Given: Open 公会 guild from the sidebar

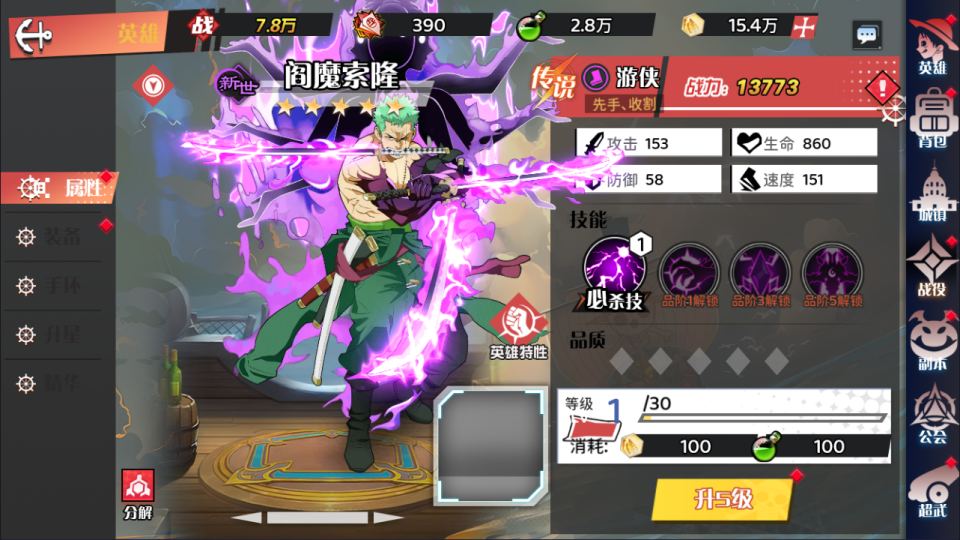Looking at the screenshot, I should tap(932, 414).
